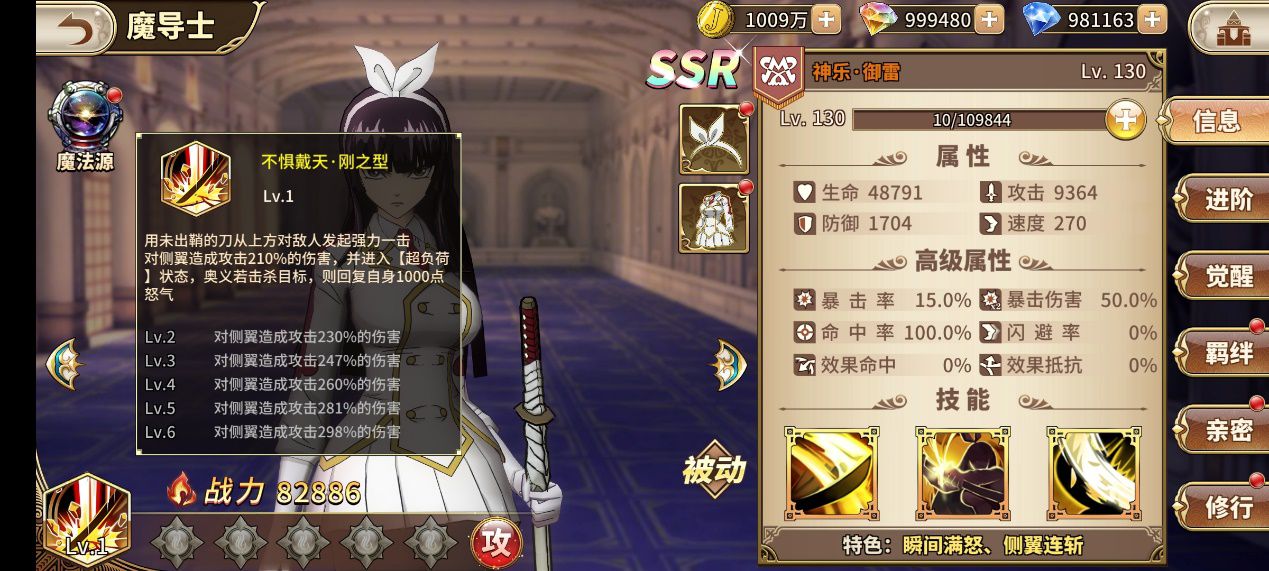Add rainbow gems with plus button
Viewport: 1269px width, 571px height.
tap(988, 19)
